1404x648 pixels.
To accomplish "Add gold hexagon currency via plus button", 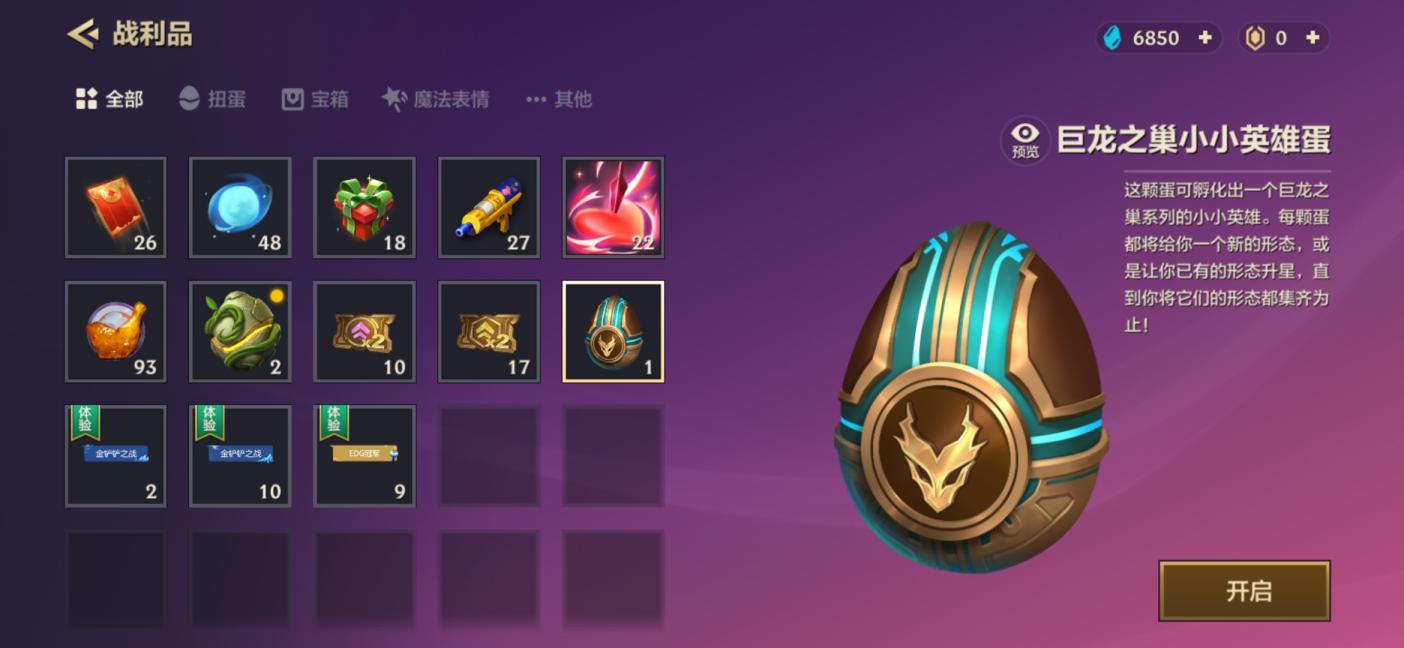I will tap(1313, 38).
